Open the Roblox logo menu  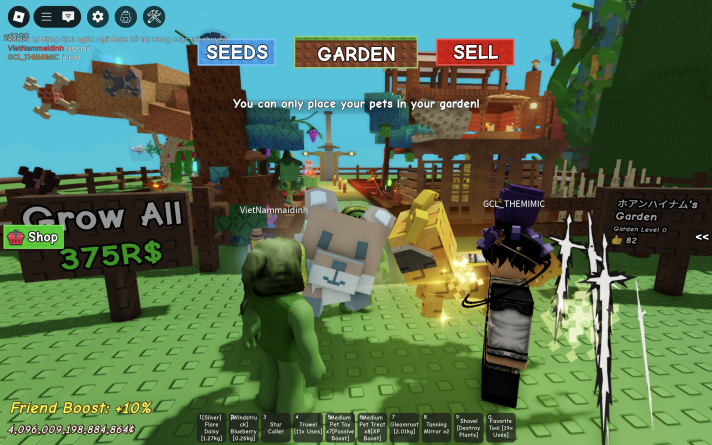(x=16, y=16)
